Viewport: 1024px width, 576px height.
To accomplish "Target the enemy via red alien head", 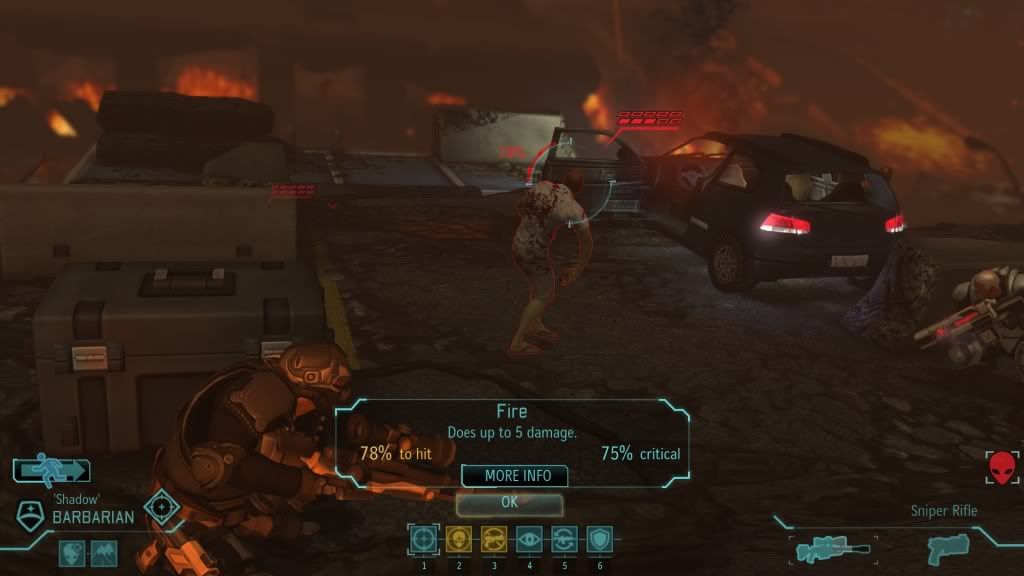I will coord(1001,467).
